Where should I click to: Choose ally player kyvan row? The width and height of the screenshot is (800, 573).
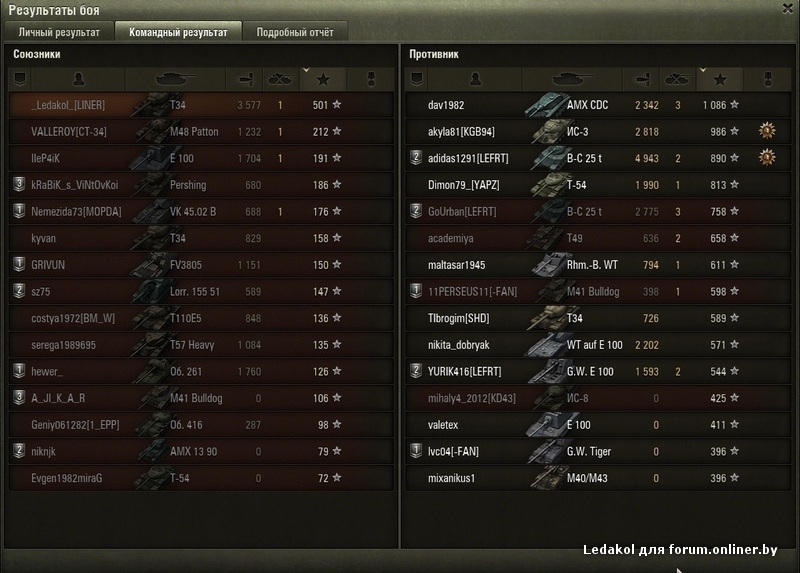point(47,238)
